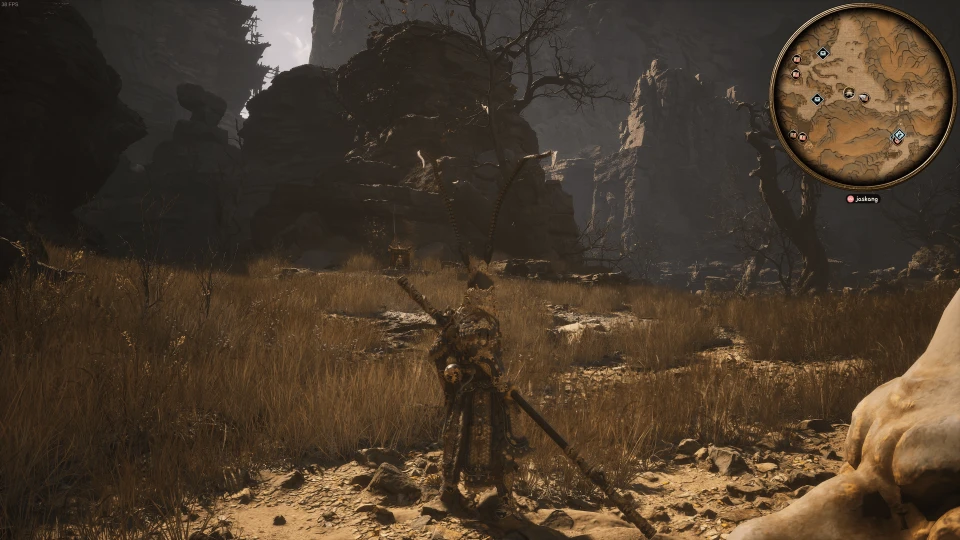This screenshot has width=960, height=540.
Task: Select the jaskang player label below the minimap
Action: coord(866,199)
